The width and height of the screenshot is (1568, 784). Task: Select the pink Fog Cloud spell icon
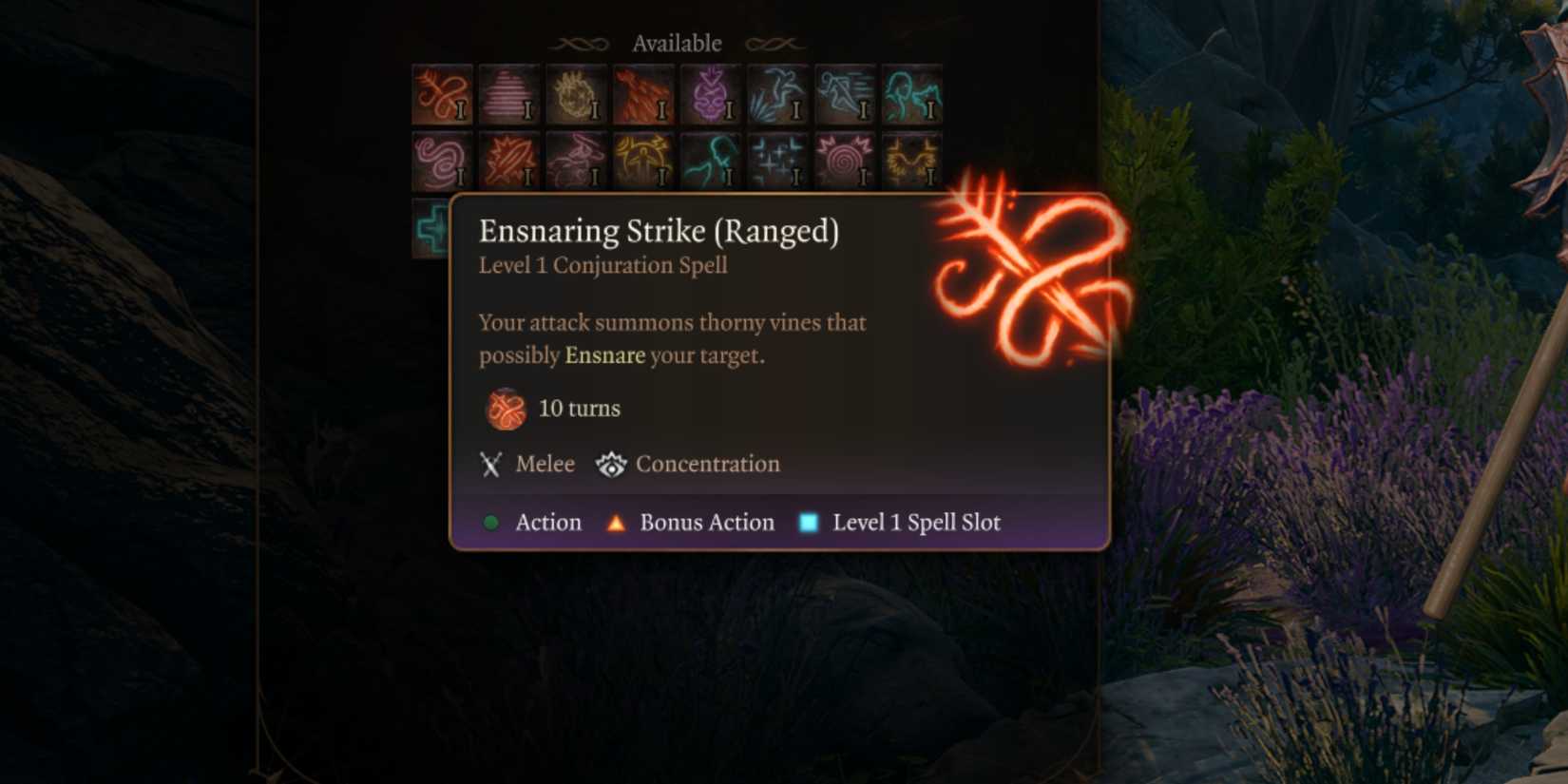coord(507,95)
